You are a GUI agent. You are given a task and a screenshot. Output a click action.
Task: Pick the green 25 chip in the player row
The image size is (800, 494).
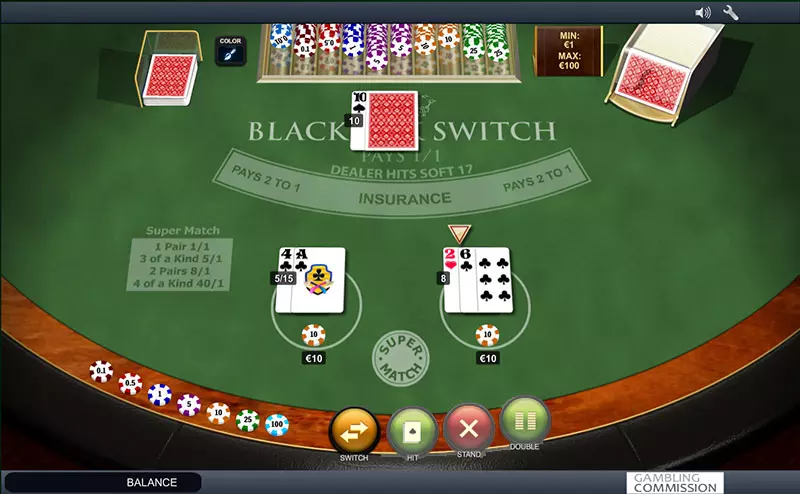pos(247,419)
